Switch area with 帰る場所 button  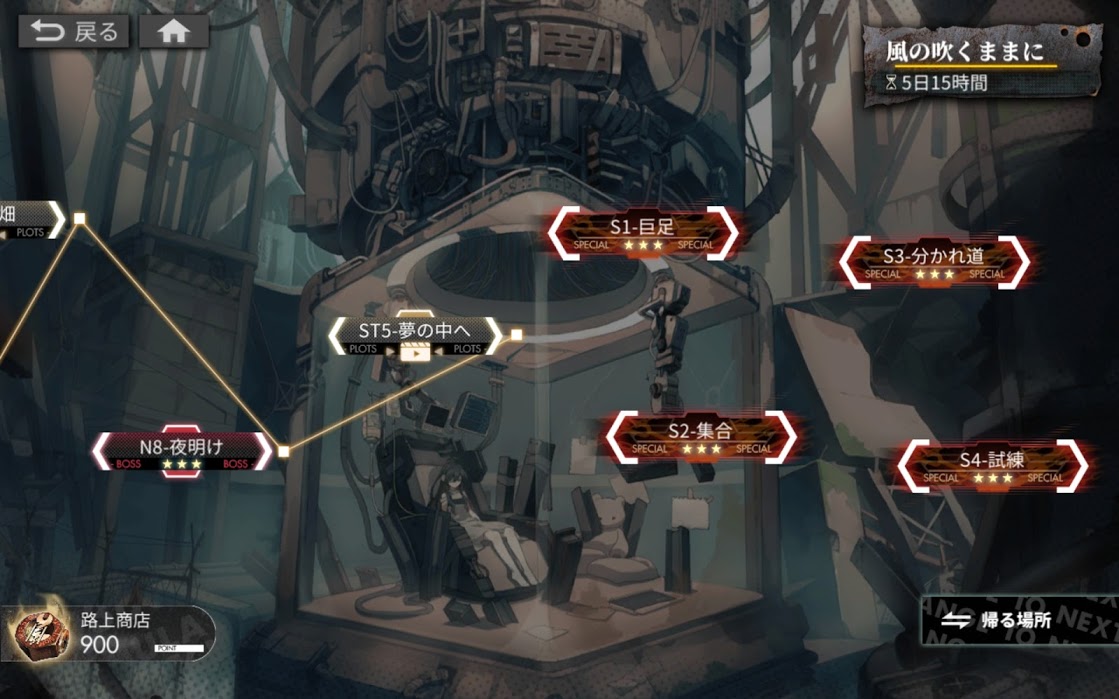(1010, 621)
